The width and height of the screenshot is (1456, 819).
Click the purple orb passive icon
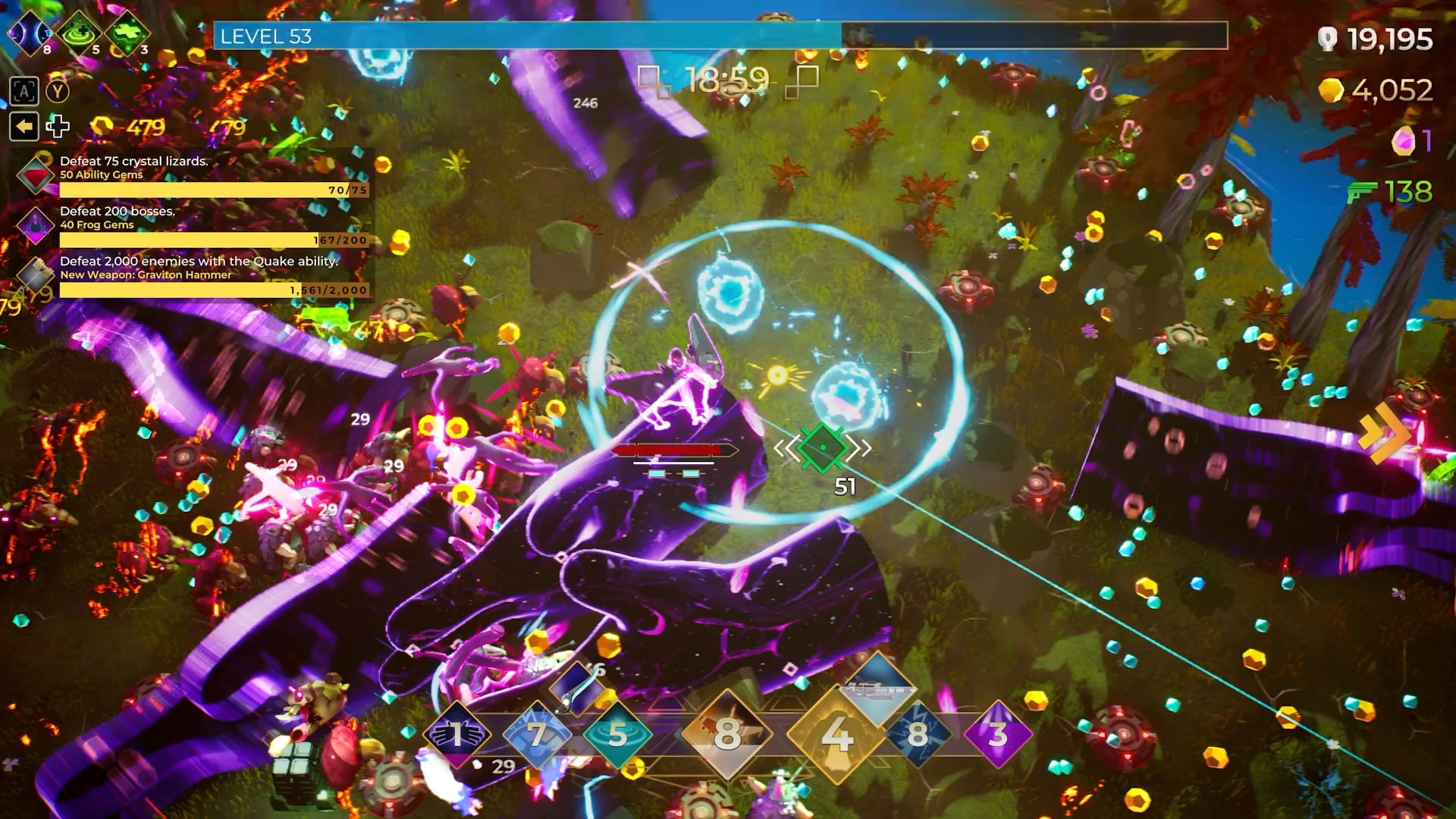pyautogui.click(x=30, y=34)
